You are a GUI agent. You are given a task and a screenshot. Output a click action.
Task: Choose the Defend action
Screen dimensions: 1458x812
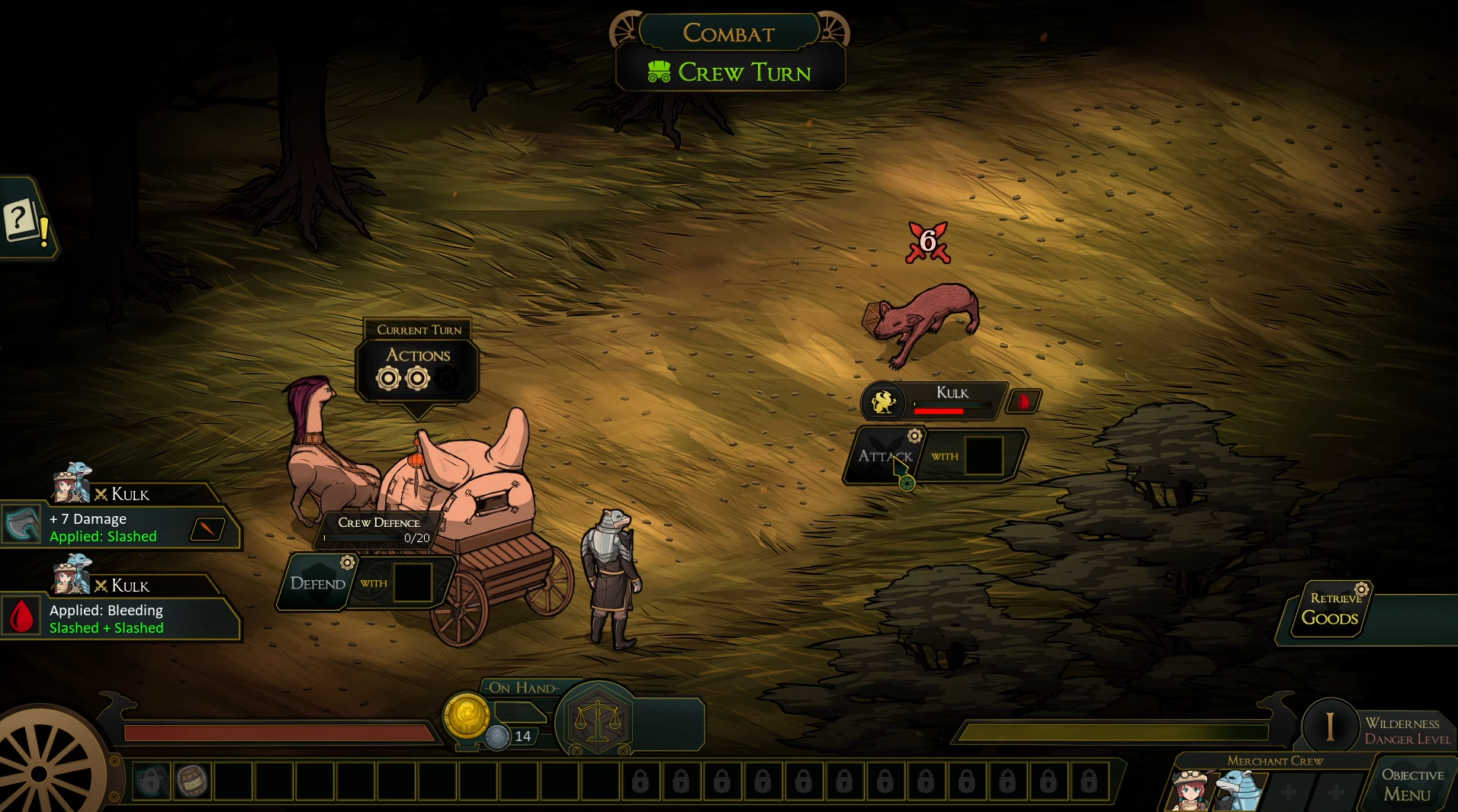click(317, 583)
